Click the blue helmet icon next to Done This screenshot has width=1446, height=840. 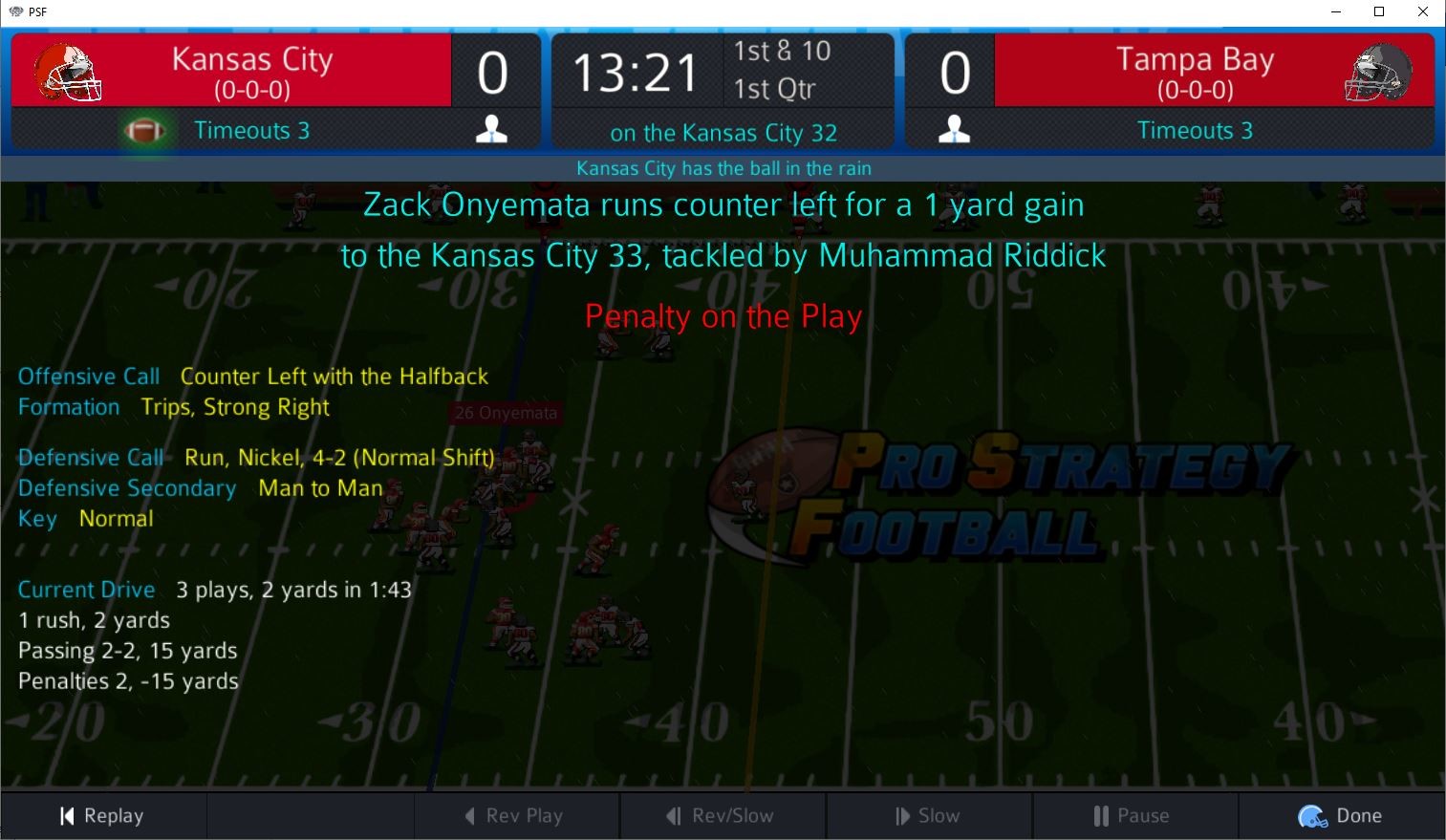pos(1310,815)
